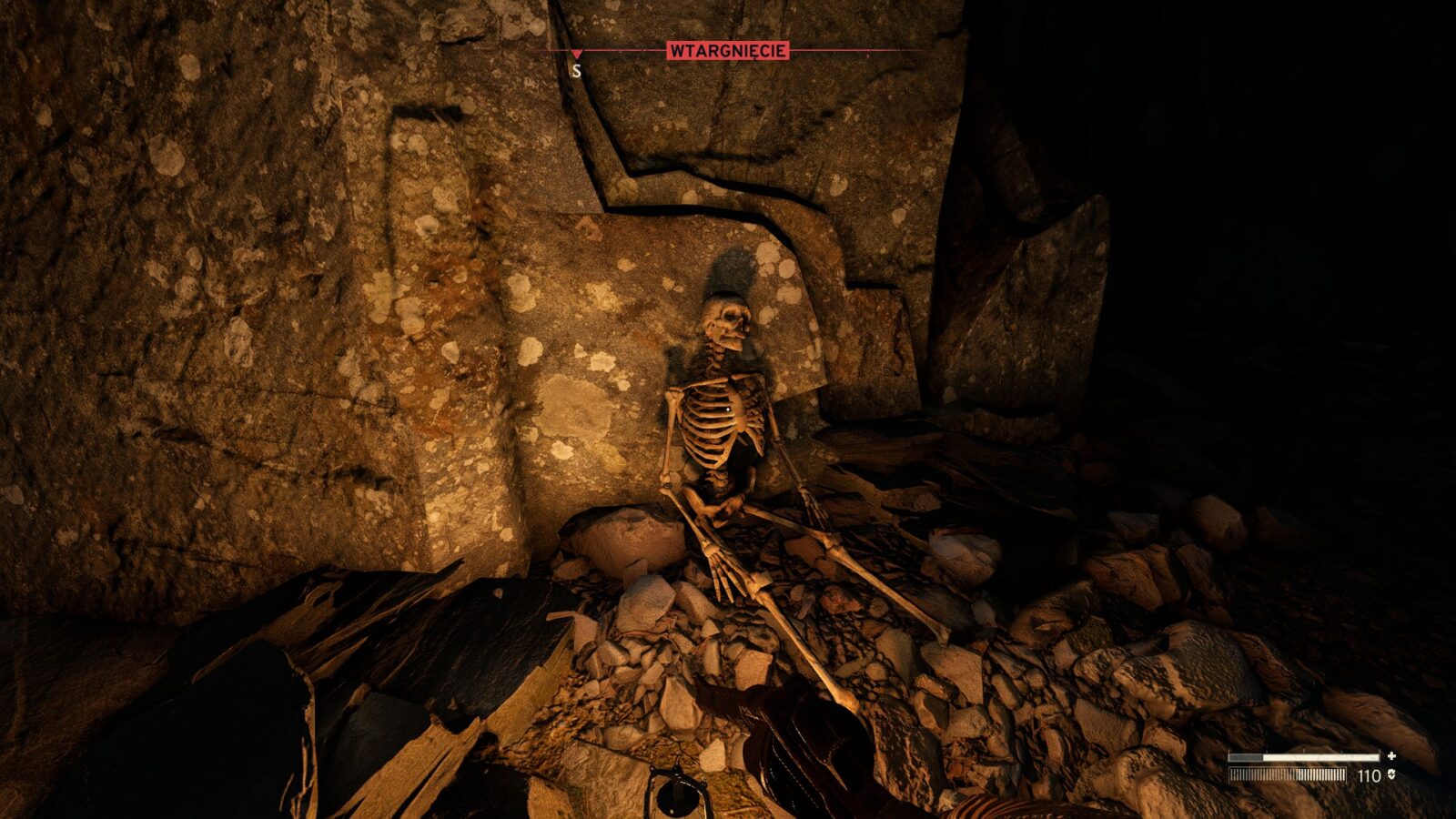Click the WTARGNIĘCIE objective label
1456x819 pixels.
click(727, 51)
